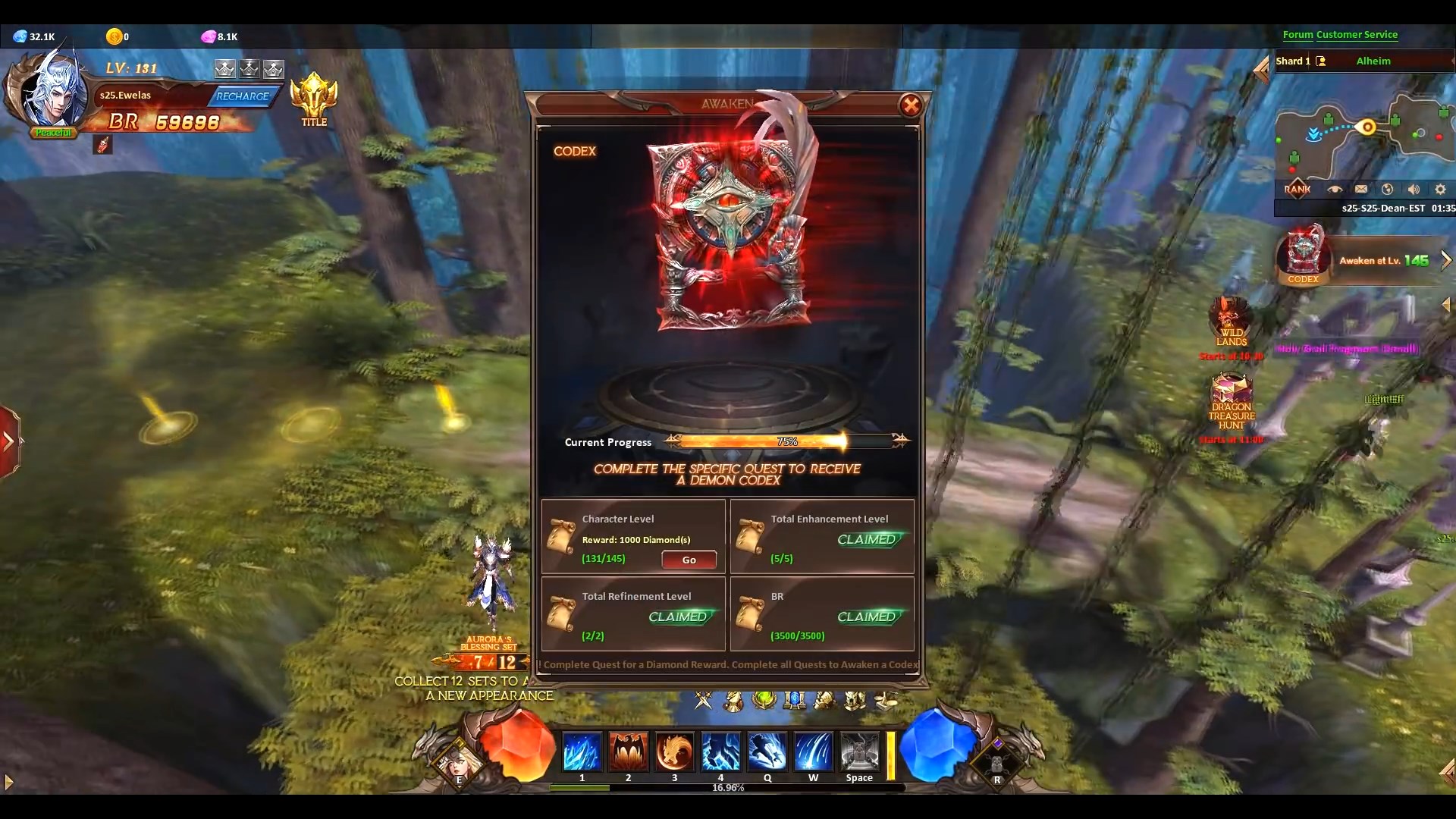The image size is (1456, 819).
Task: Toggle the eye visibility icon near the minimap
Action: coord(1335,189)
